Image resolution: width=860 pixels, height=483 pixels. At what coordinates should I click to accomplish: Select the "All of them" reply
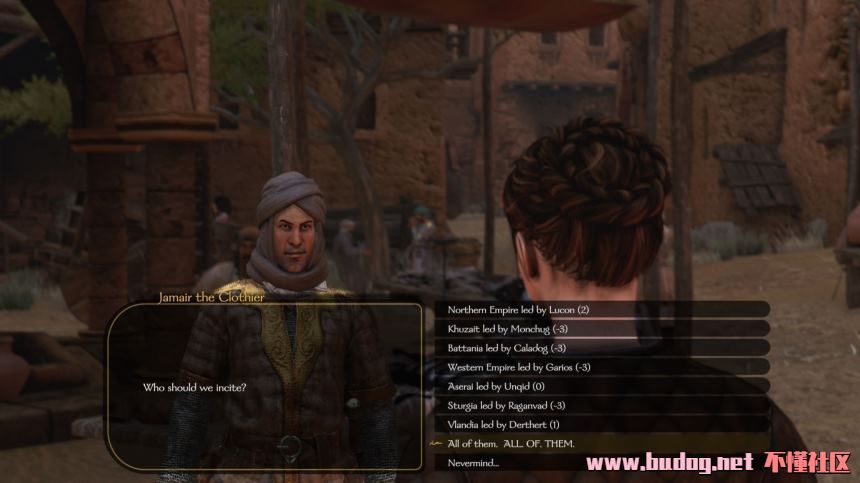pos(511,443)
